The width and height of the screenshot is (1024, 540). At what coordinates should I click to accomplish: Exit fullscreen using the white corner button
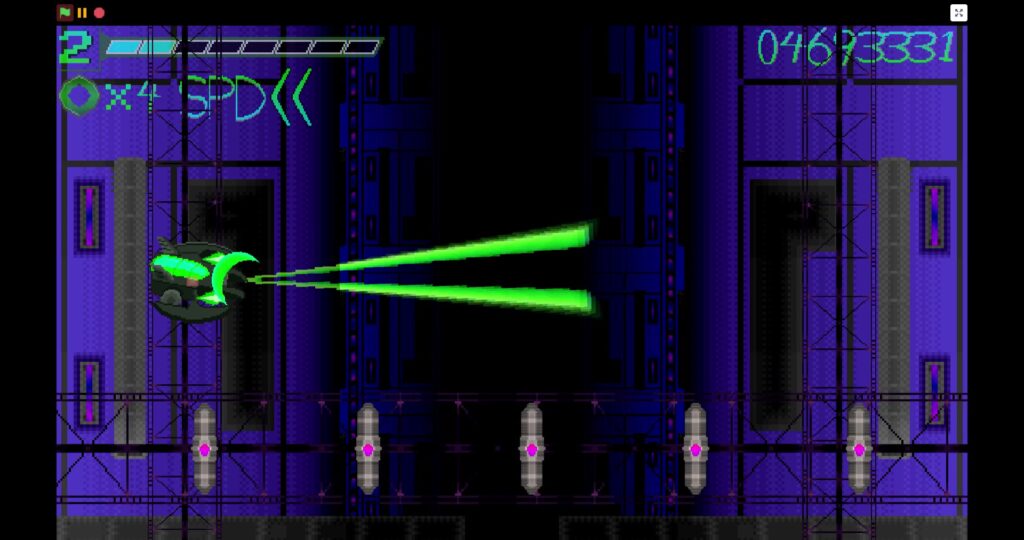(958, 13)
